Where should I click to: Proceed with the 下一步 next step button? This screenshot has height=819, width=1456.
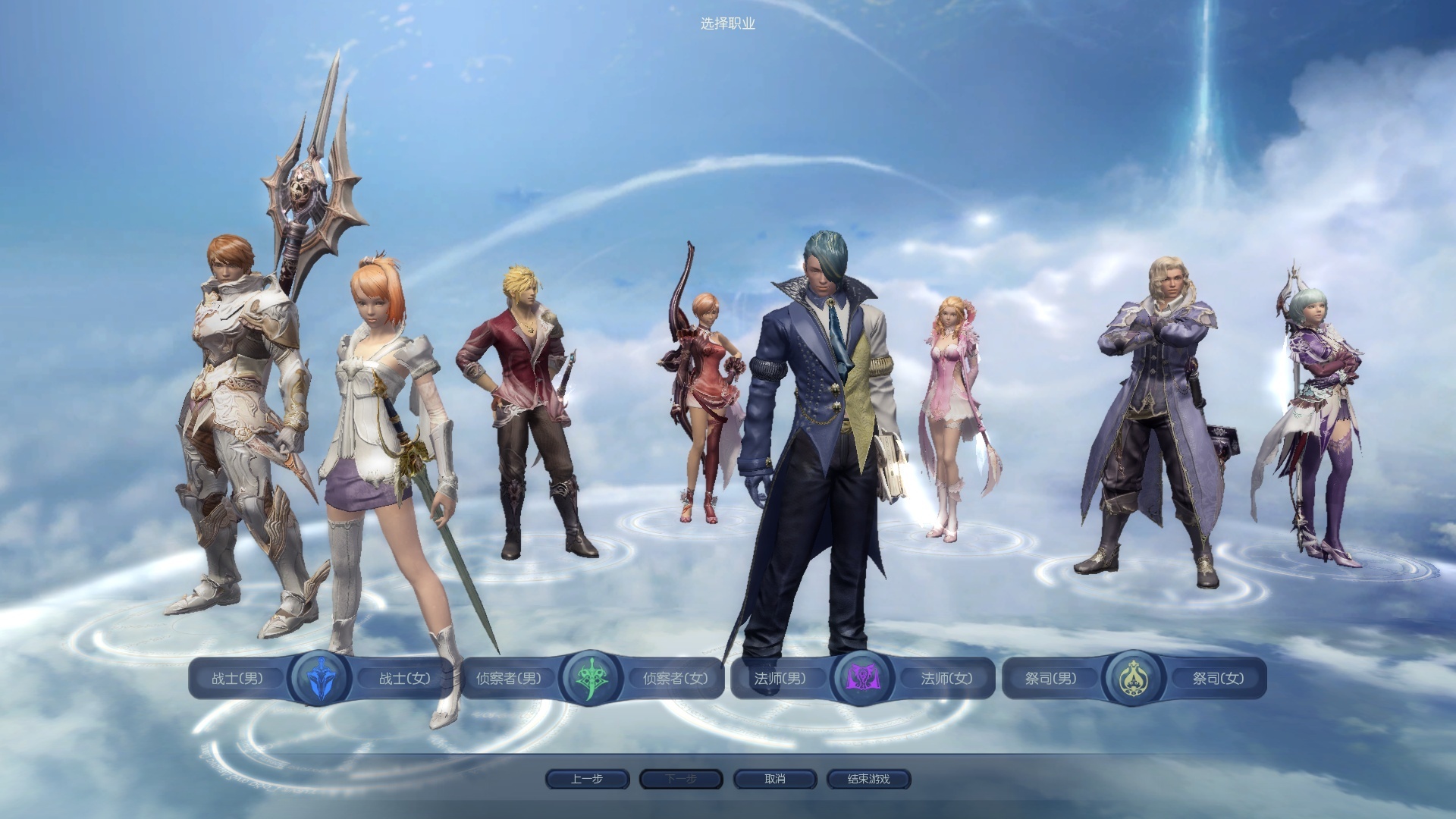tap(681, 779)
